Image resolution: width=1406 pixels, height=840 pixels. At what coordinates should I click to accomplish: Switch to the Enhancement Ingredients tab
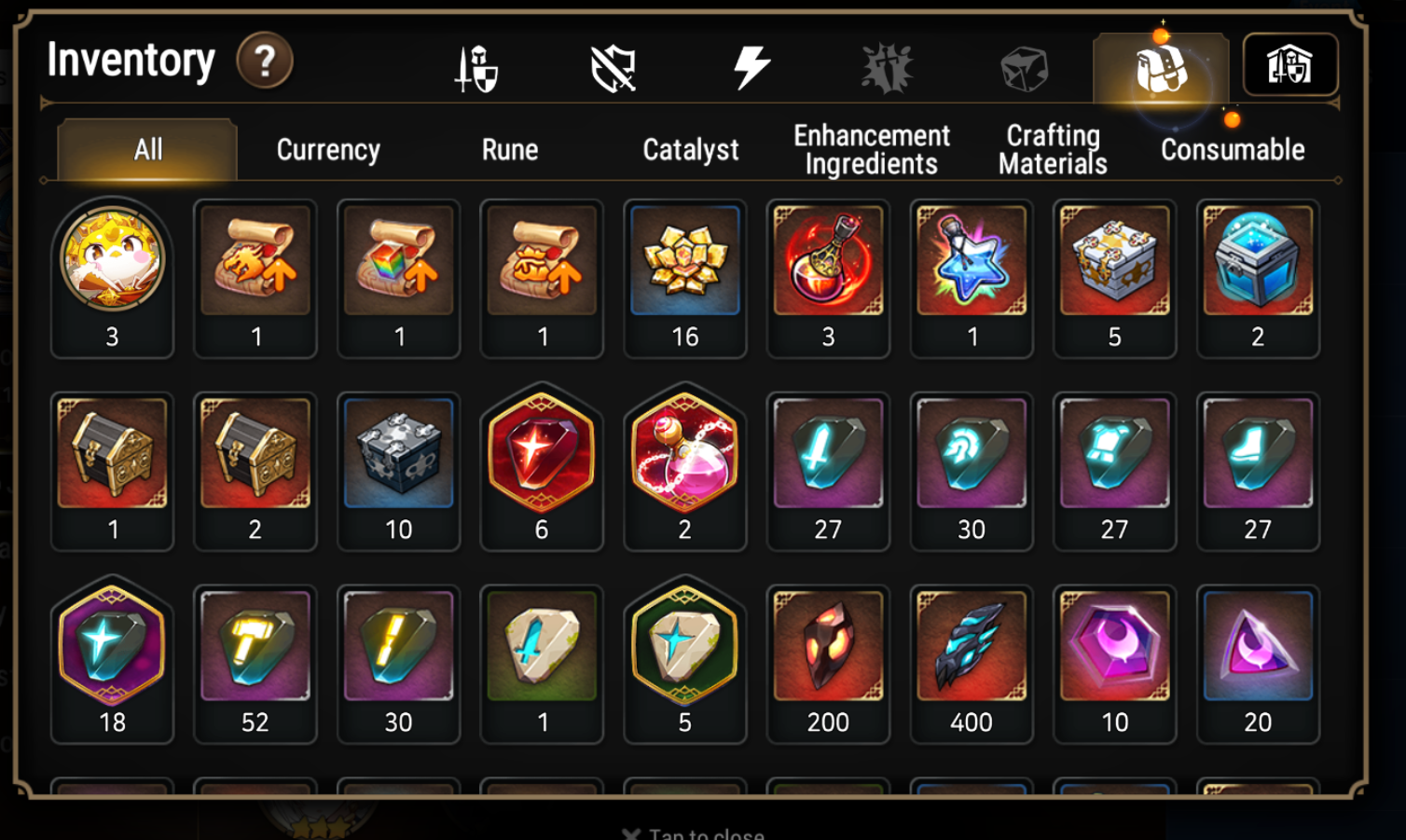[870, 148]
